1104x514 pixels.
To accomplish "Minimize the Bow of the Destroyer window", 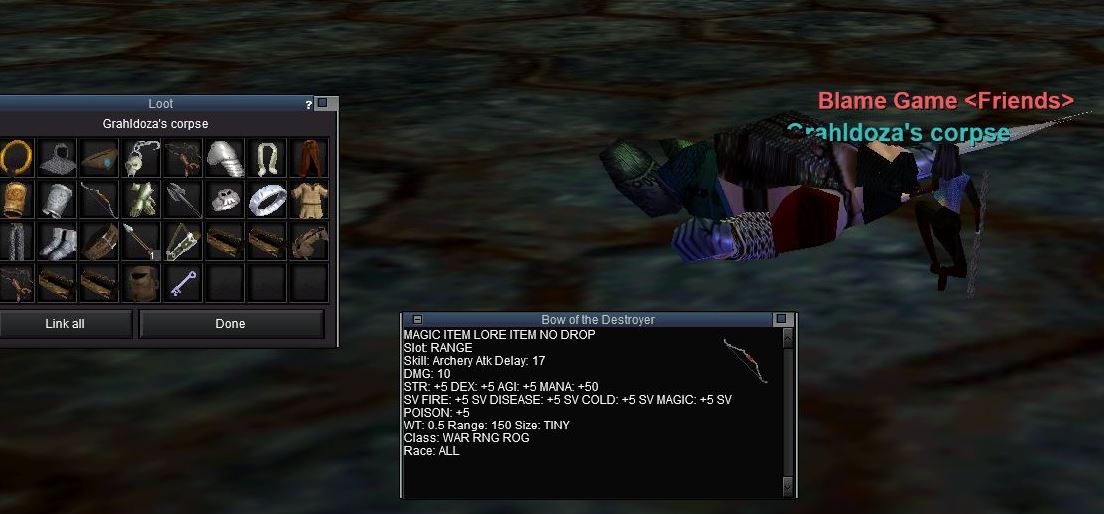I will [x=417, y=320].
